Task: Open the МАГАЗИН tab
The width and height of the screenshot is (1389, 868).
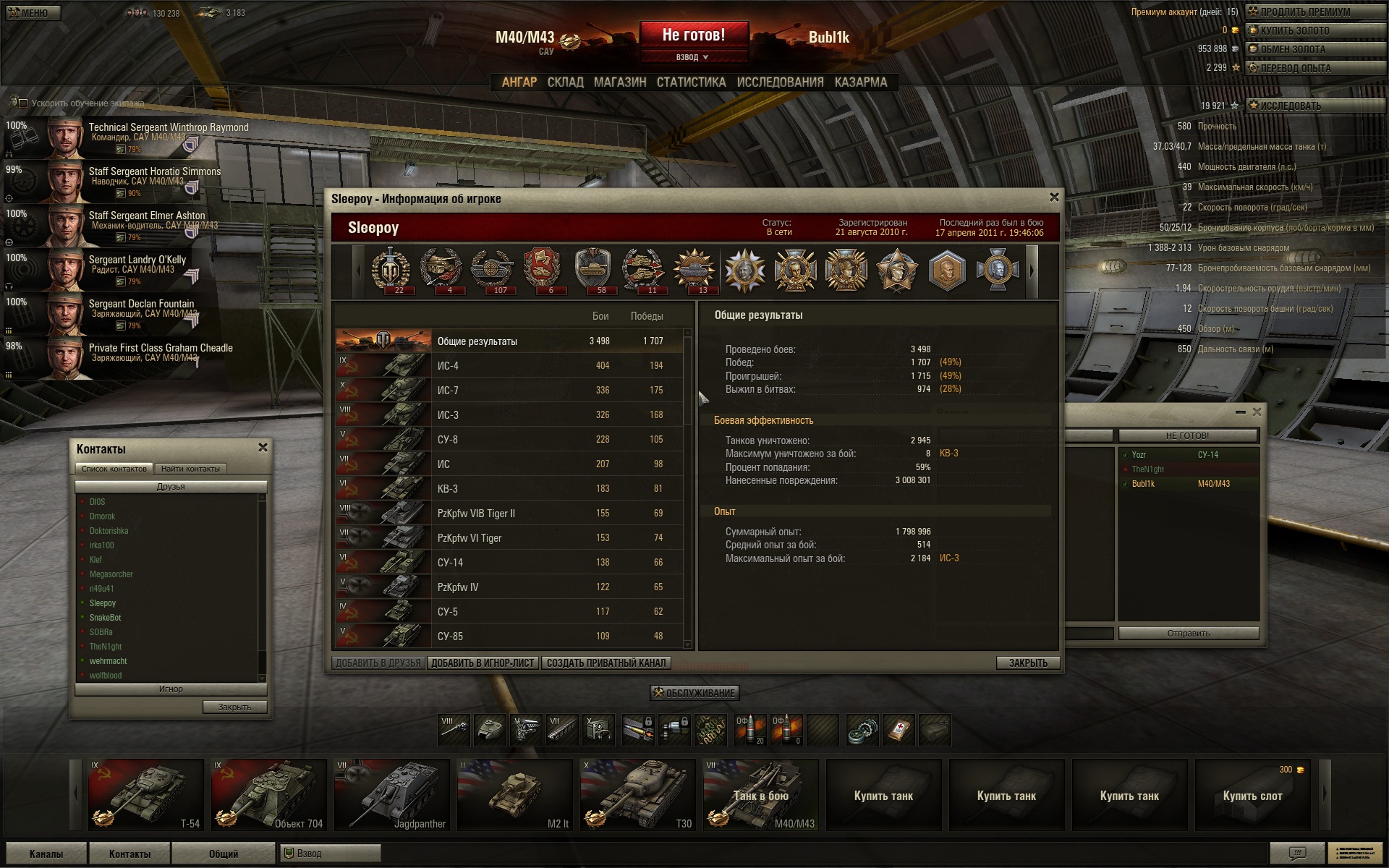Action: coord(620,82)
